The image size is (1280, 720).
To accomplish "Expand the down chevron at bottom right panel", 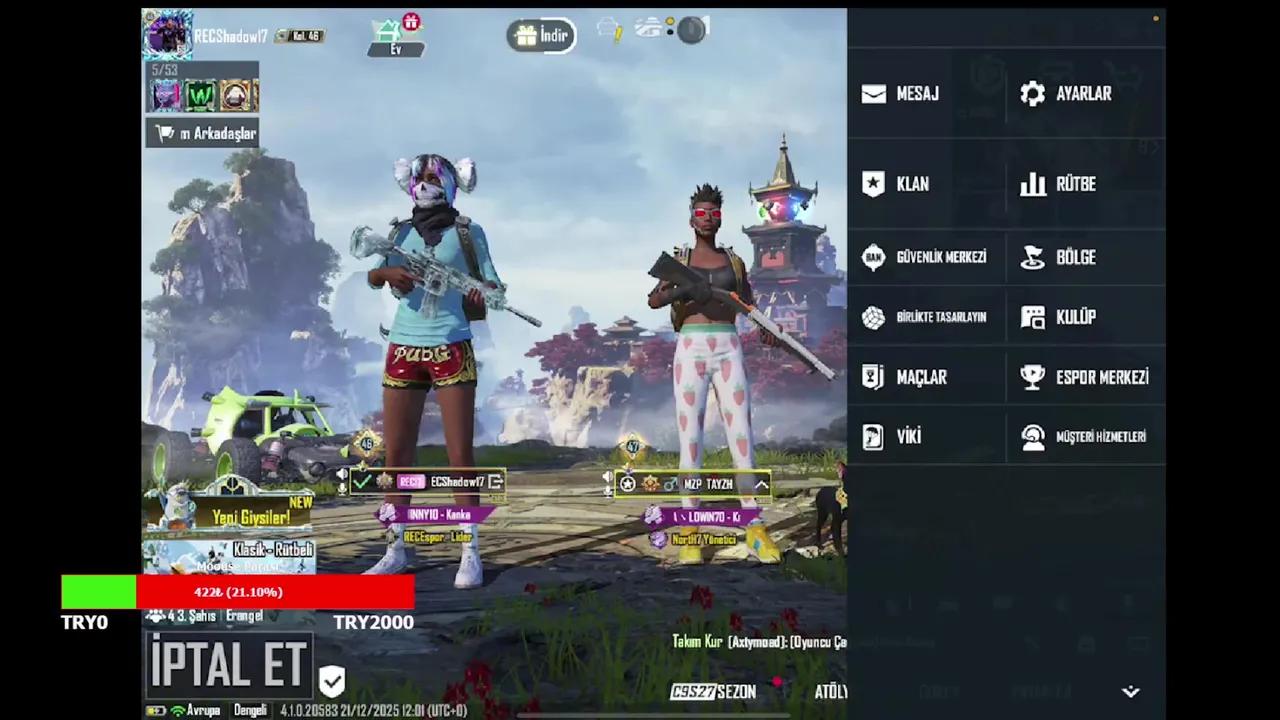I will pos(1130,691).
